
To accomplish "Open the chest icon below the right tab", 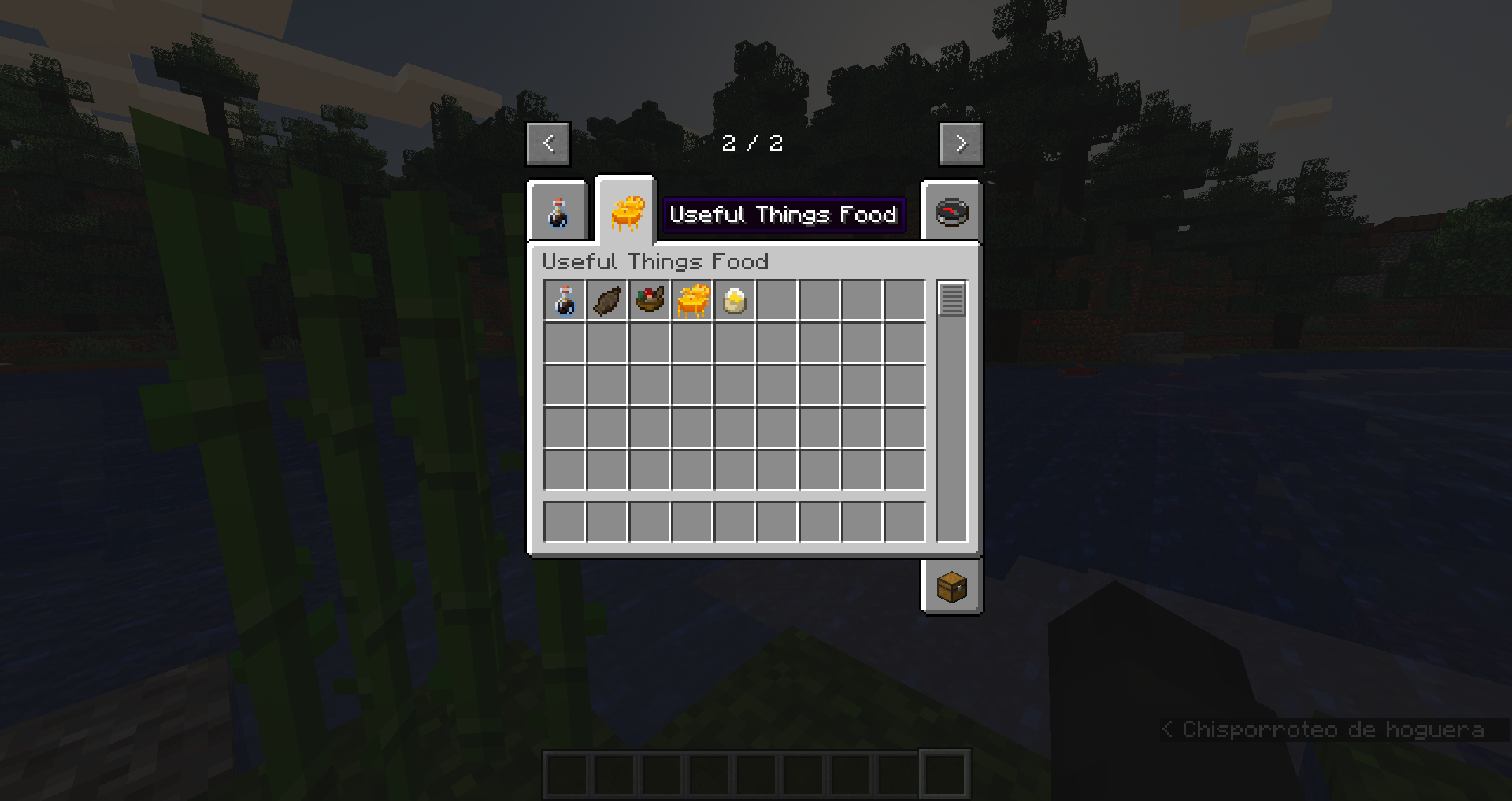I will pyautogui.click(x=950, y=587).
